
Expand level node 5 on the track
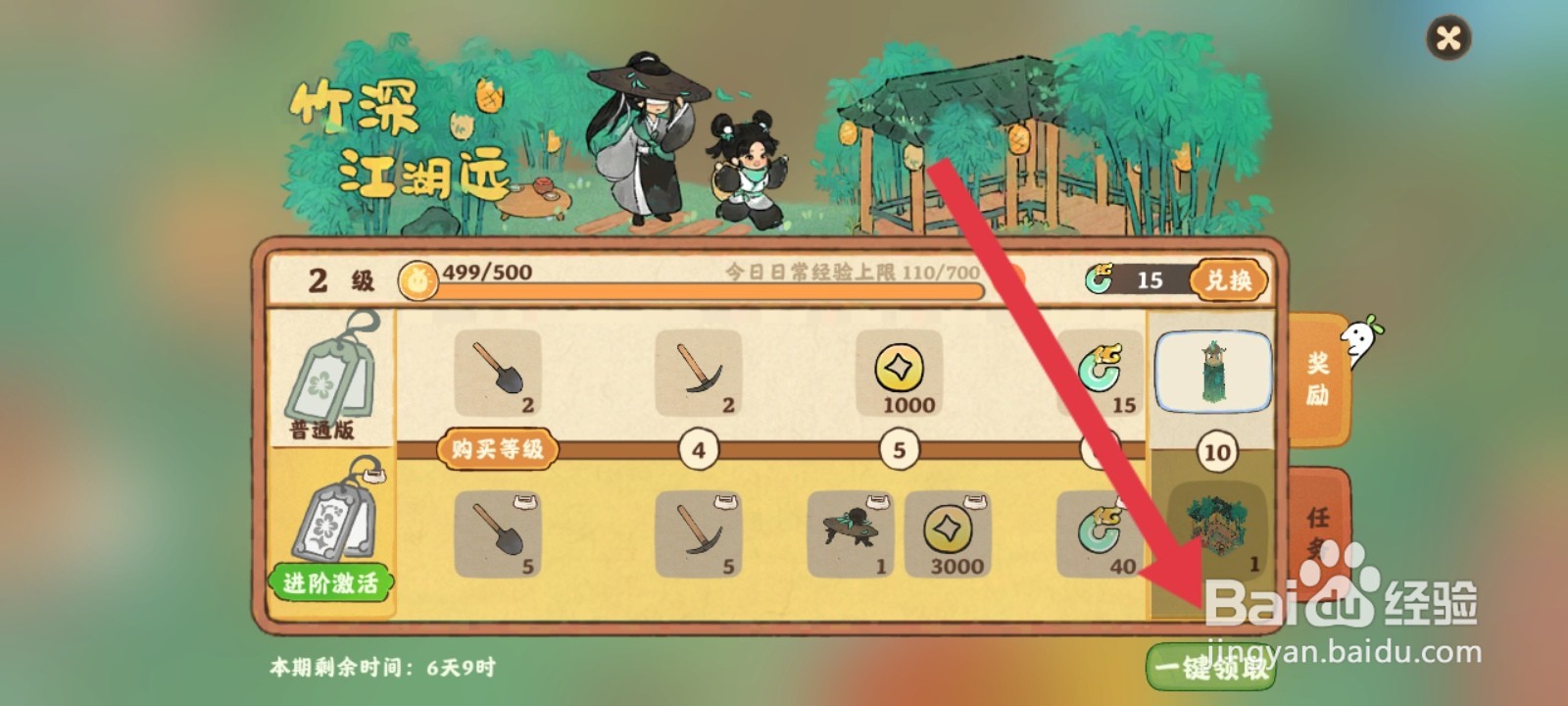[898, 448]
